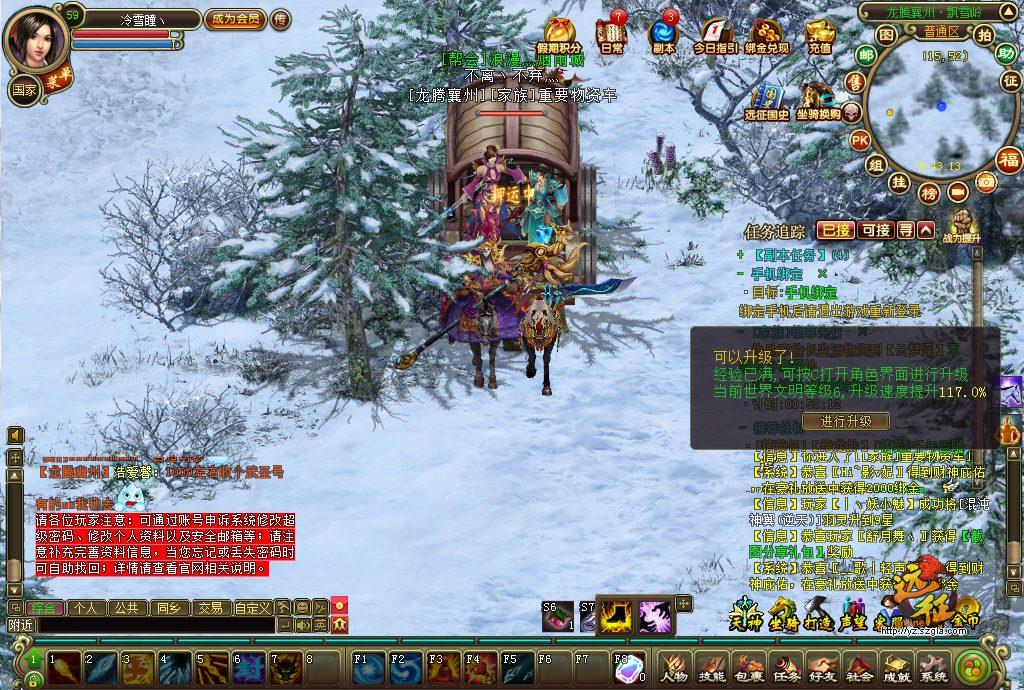Select the 已接 accepted quests tab
Viewport: 1024px width, 690px height.
(x=835, y=230)
